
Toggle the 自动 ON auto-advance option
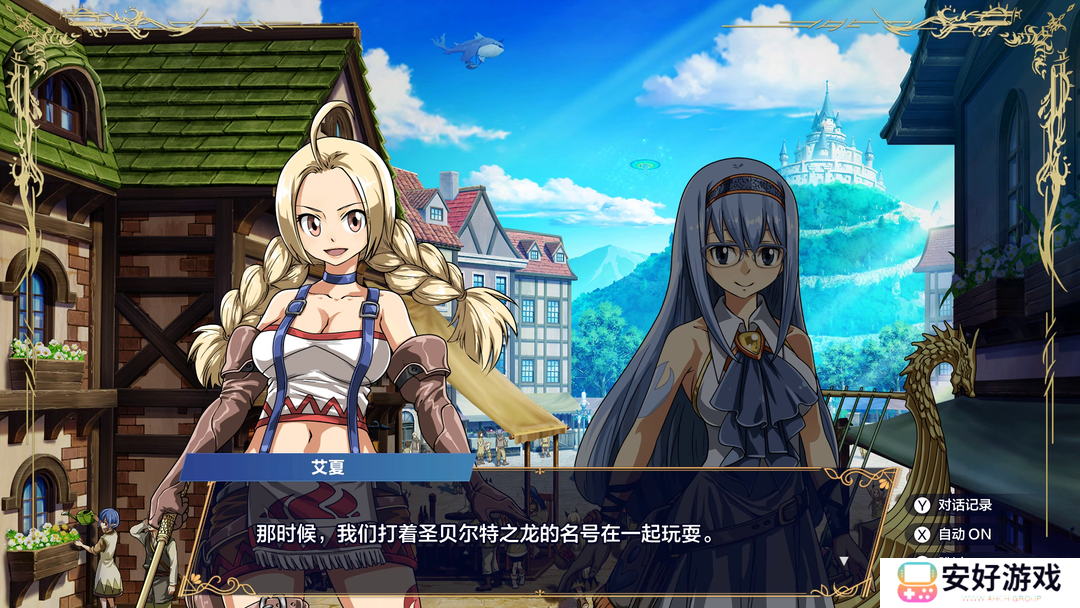pos(951,534)
